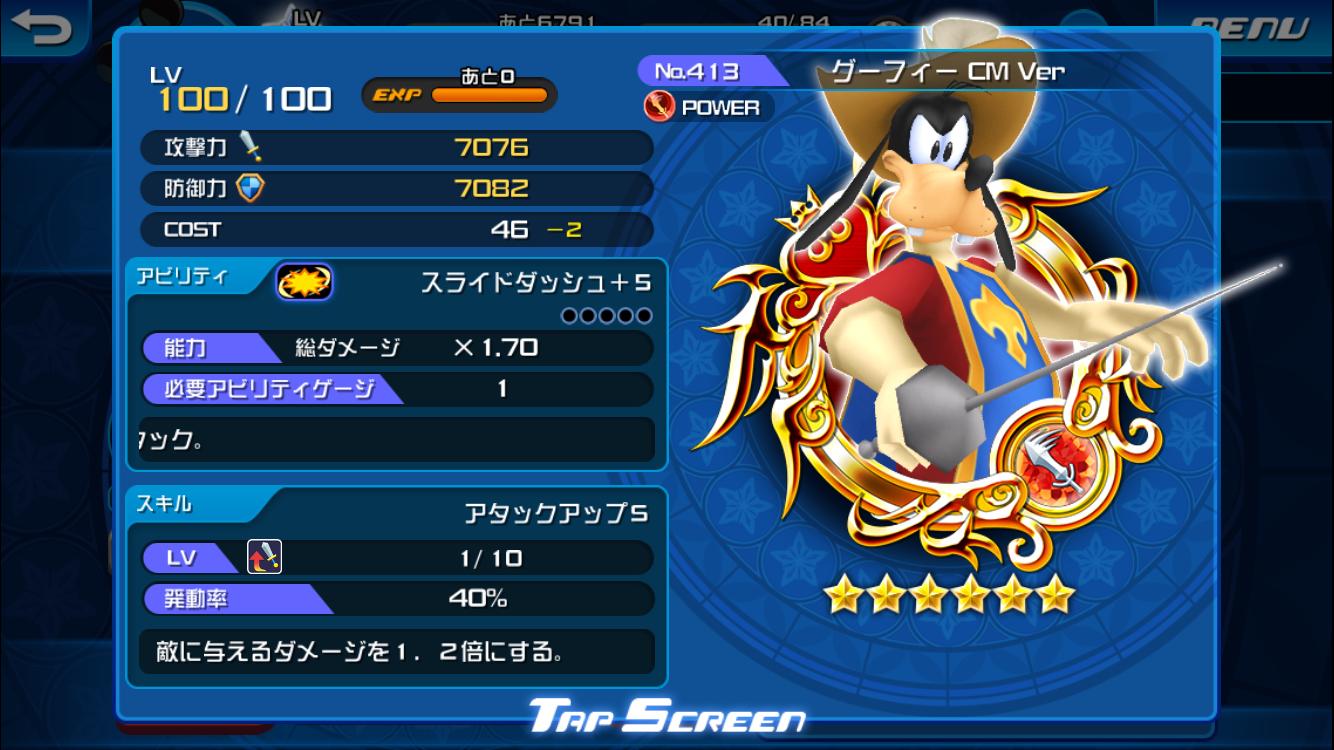Go back using the arrow button

[x=42, y=26]
